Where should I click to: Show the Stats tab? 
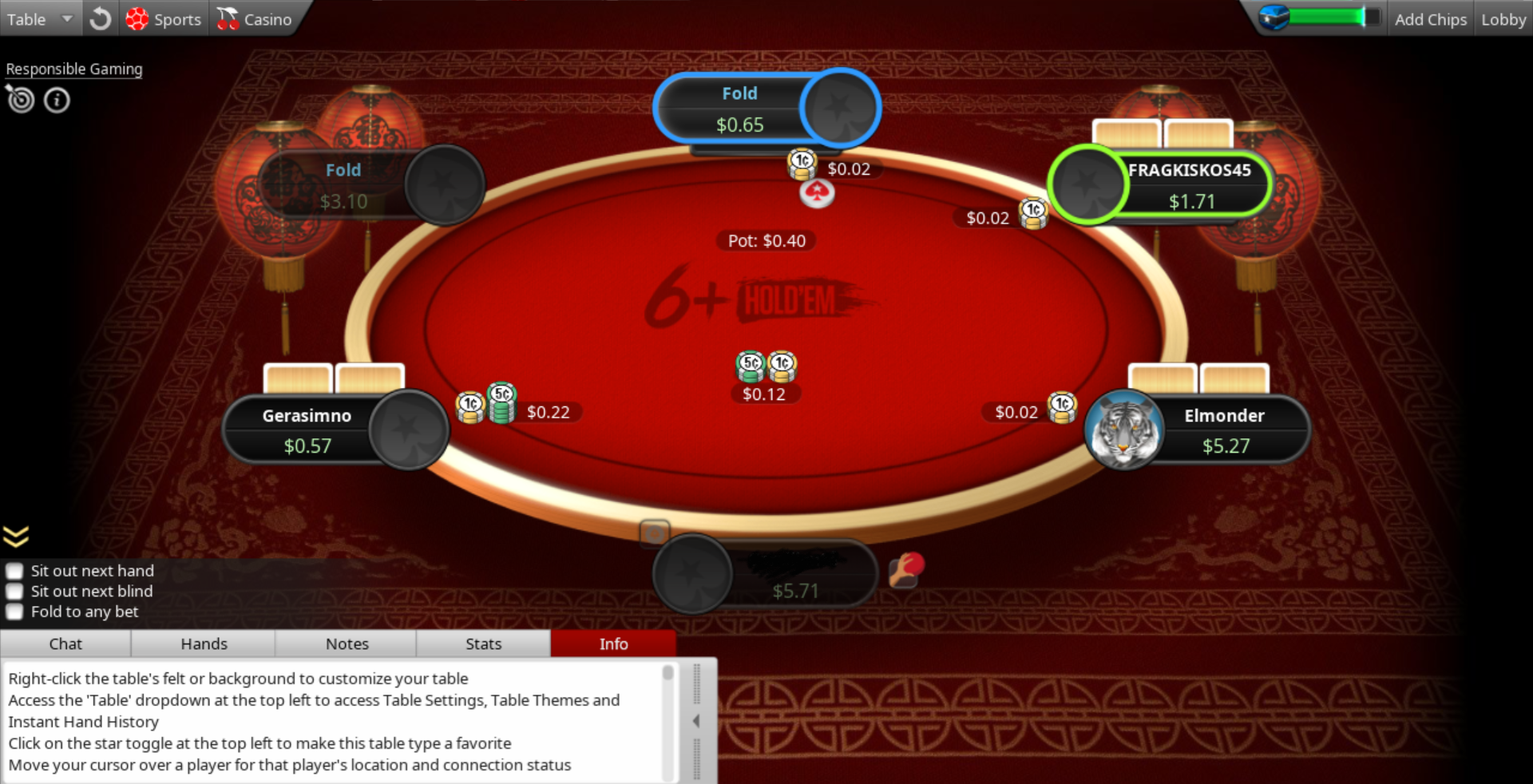click(483, 643)
